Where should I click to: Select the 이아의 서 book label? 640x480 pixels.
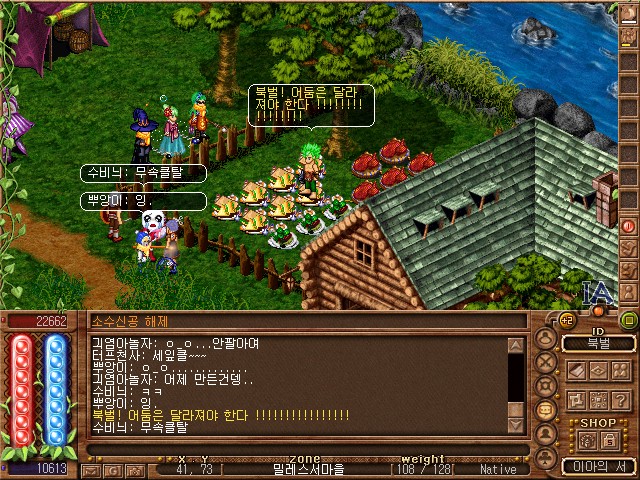click(x=598, y=465)
